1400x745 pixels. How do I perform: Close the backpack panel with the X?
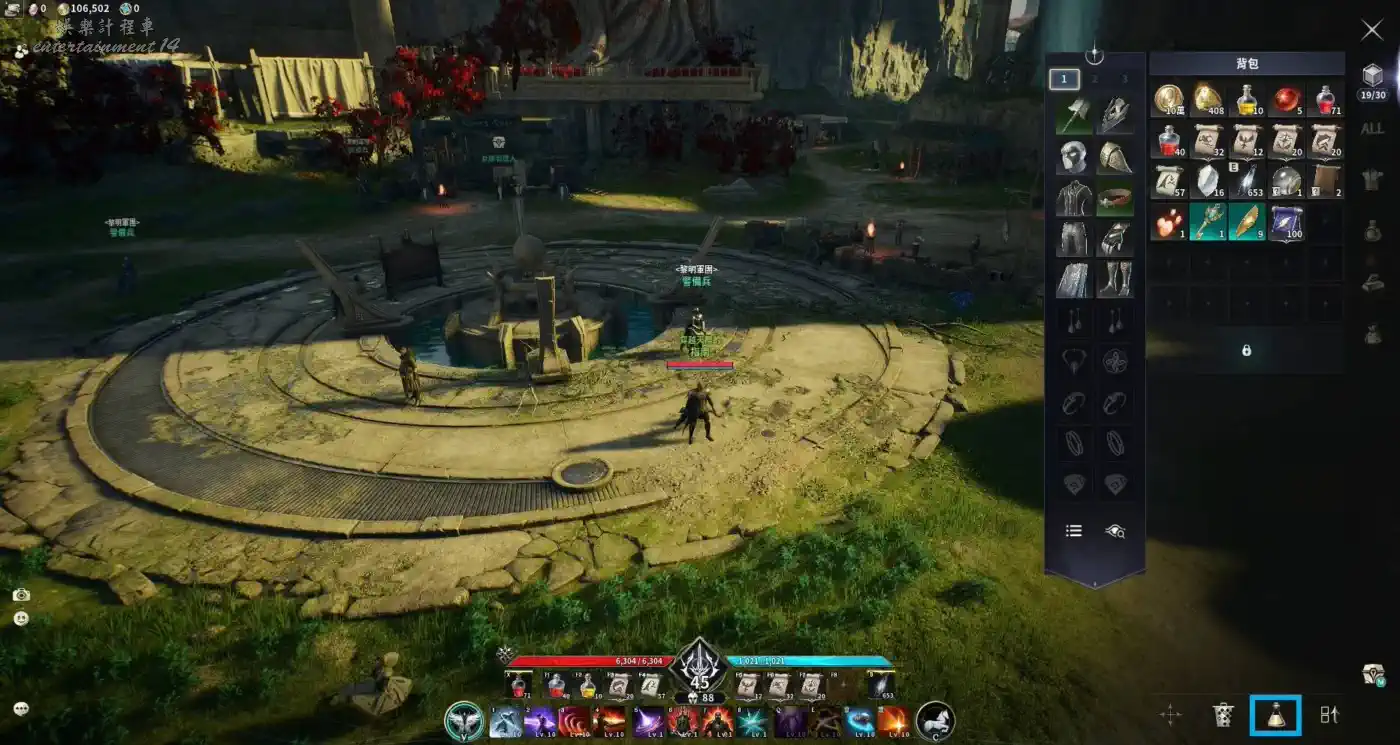(1372, 30)
